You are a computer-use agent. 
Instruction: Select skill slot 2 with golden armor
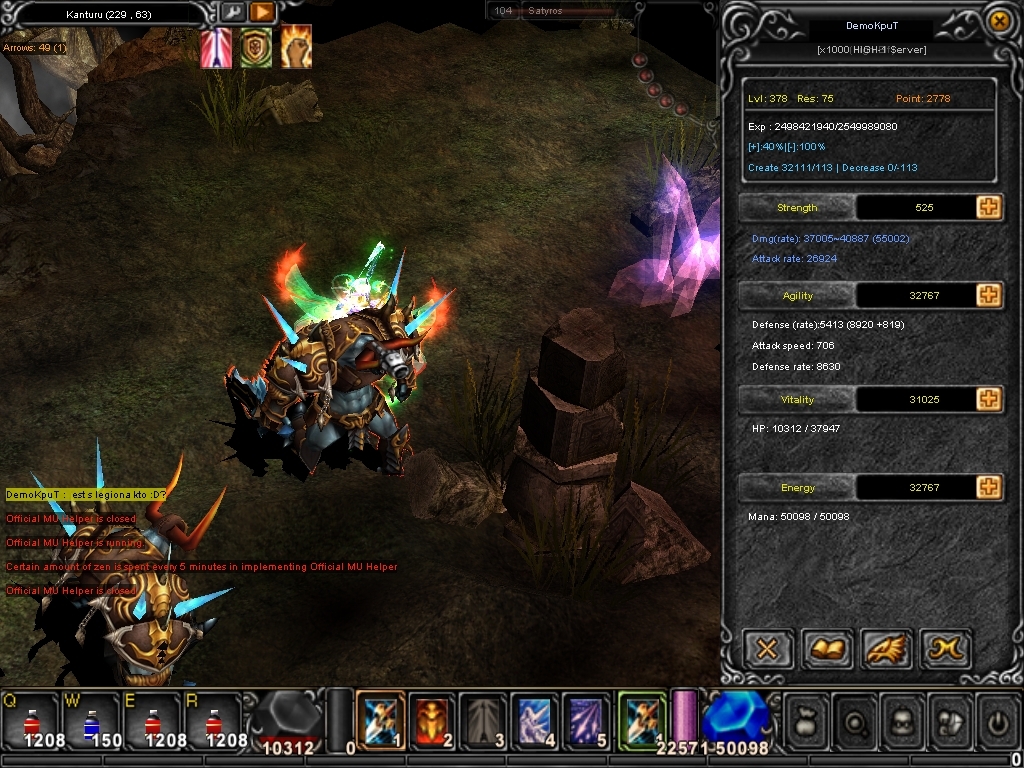433,719
